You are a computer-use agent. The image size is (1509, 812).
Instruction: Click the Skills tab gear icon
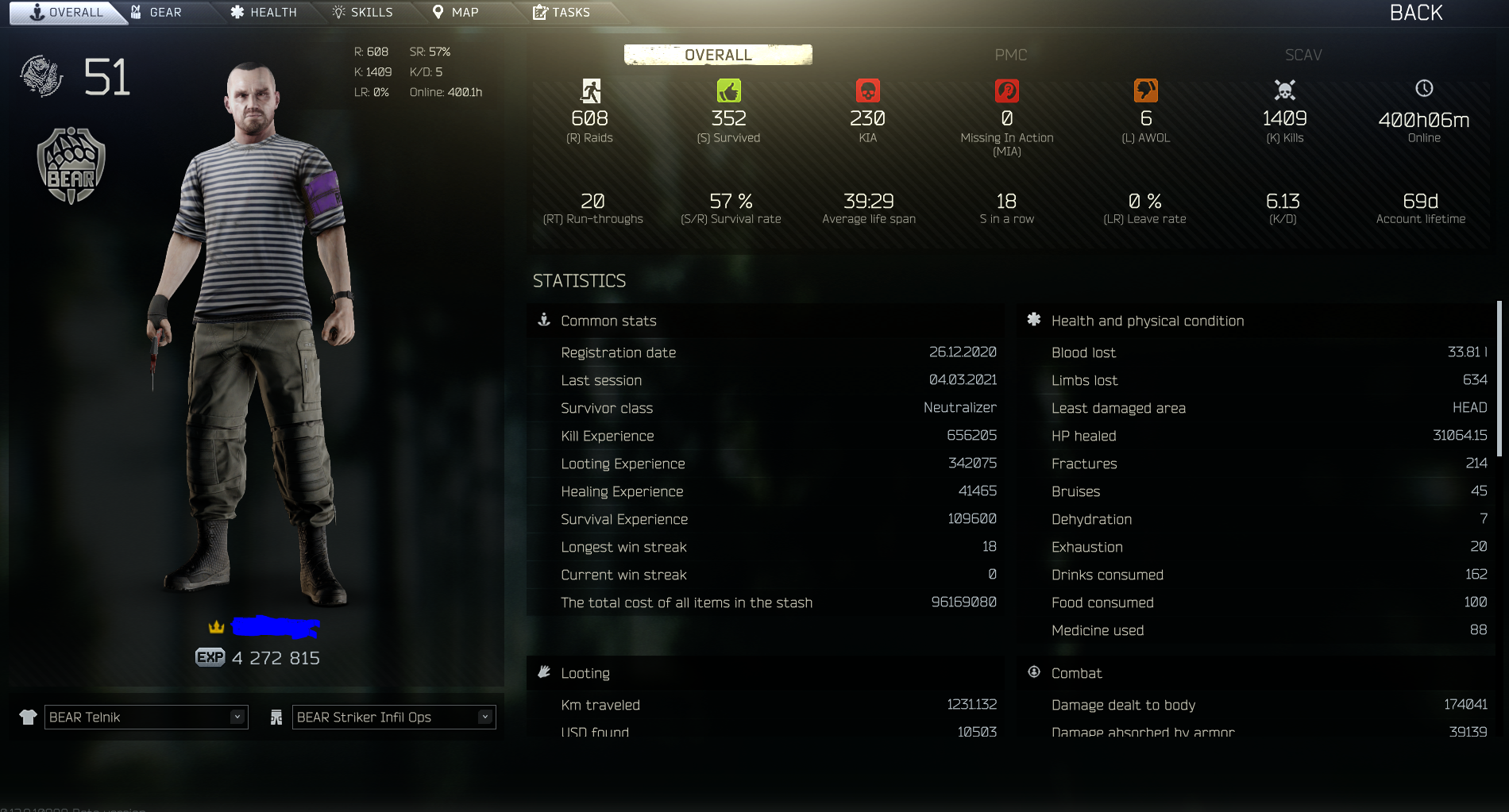(x=338, y=12)
